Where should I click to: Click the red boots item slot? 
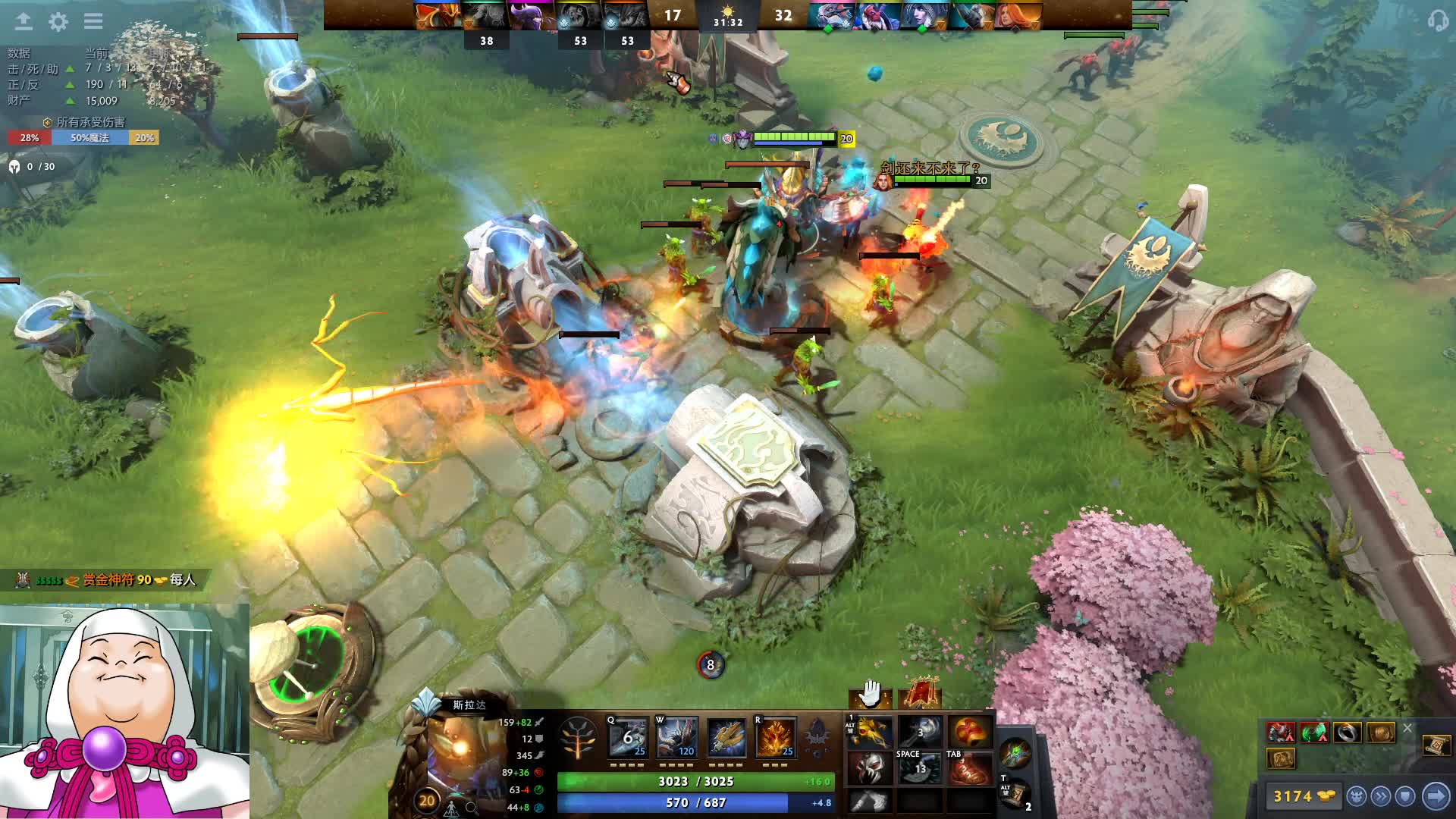coord(968,768)
